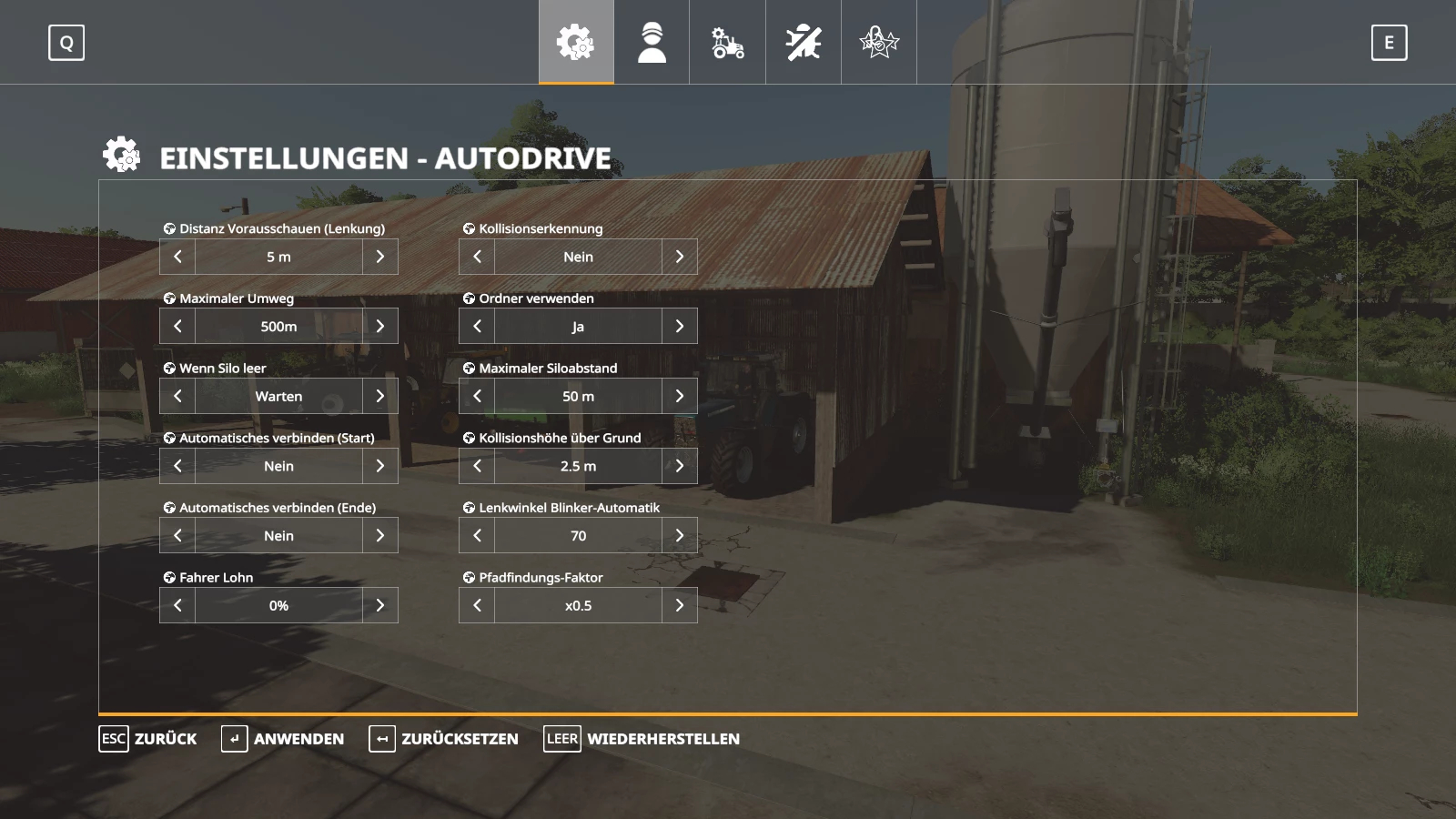
Task: Apply settings with Anwenden
Action: click(283, 739)
